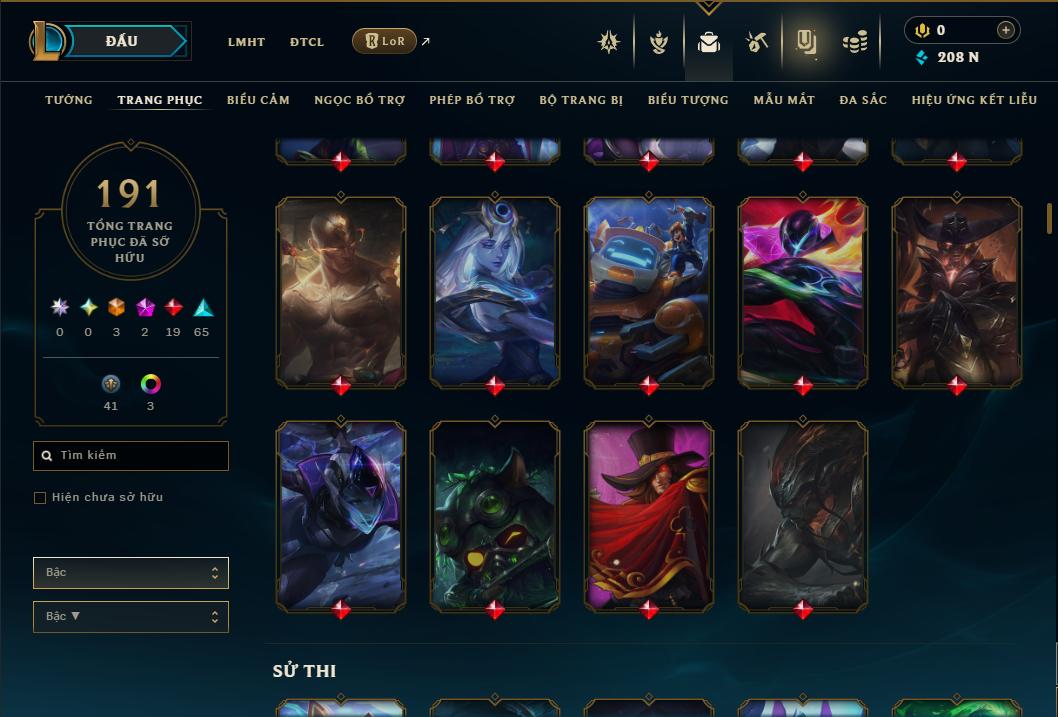
Task: Choose the red-caped top hat skin
Action: click(649, 514)
